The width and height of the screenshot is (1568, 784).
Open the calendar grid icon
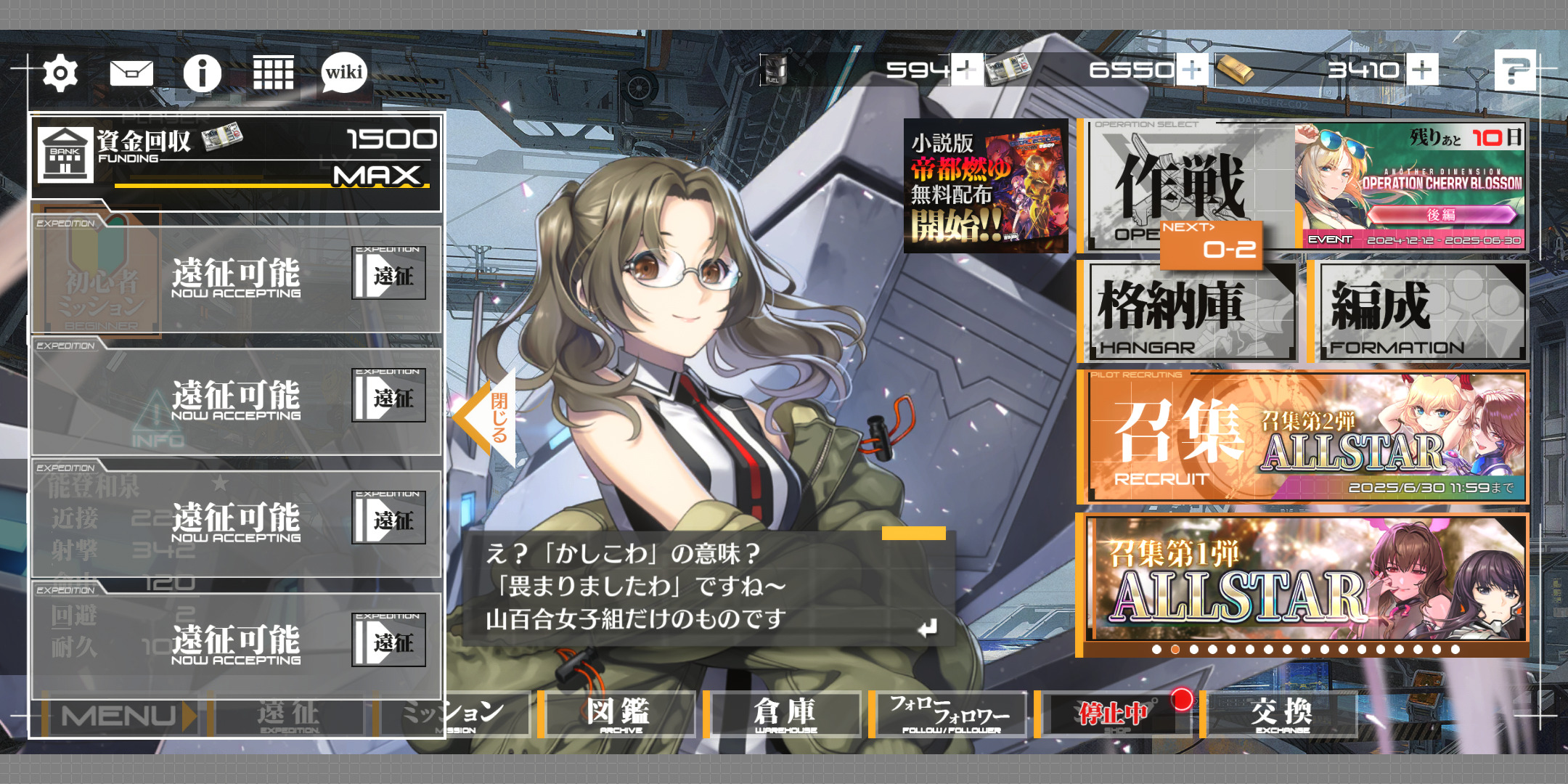273,73
